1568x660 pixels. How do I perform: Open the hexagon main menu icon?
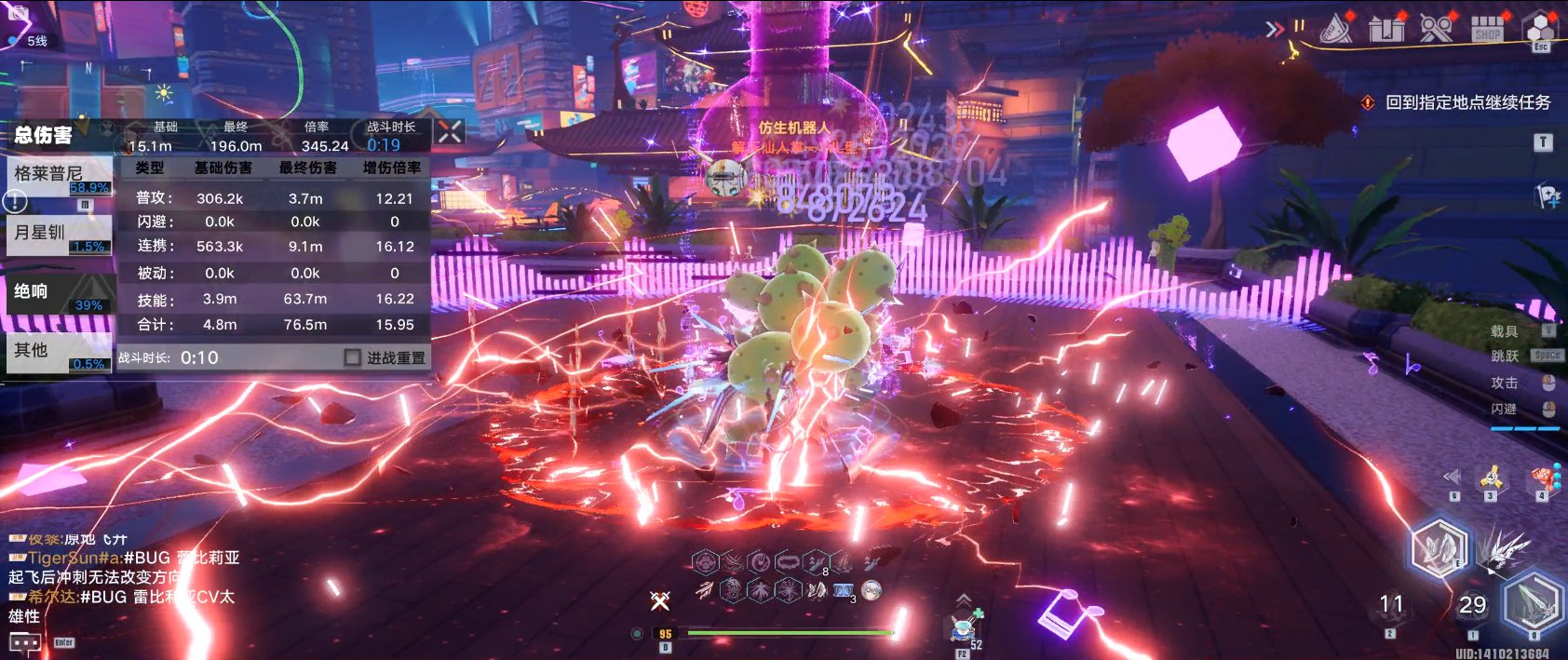(1540, 29)
